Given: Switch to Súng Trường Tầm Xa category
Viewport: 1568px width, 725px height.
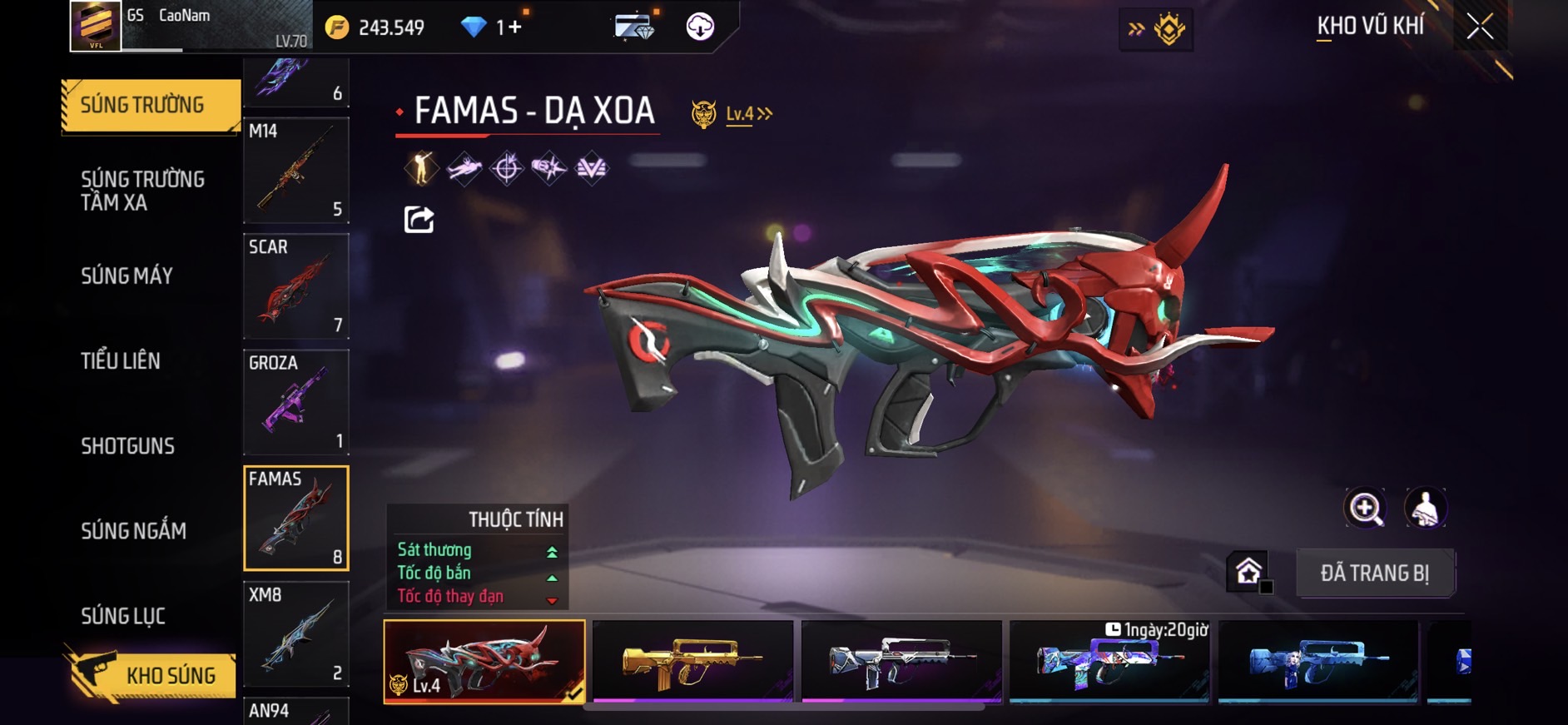Looking at the screenshot, I should pos(142,191).
